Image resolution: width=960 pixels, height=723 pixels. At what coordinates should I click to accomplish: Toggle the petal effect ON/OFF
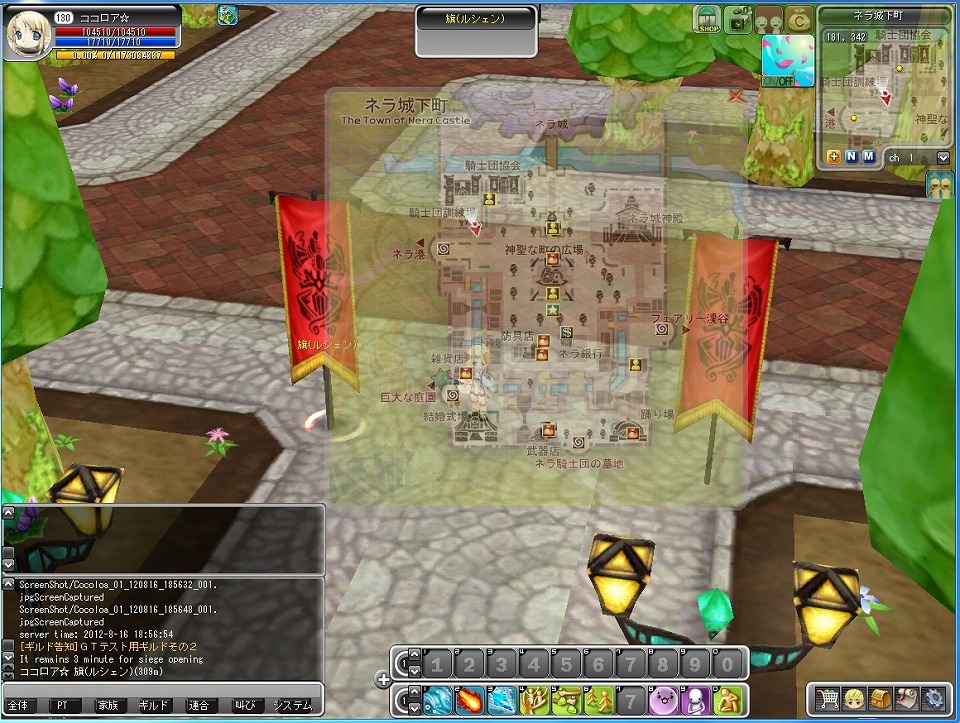click(787, 60)
